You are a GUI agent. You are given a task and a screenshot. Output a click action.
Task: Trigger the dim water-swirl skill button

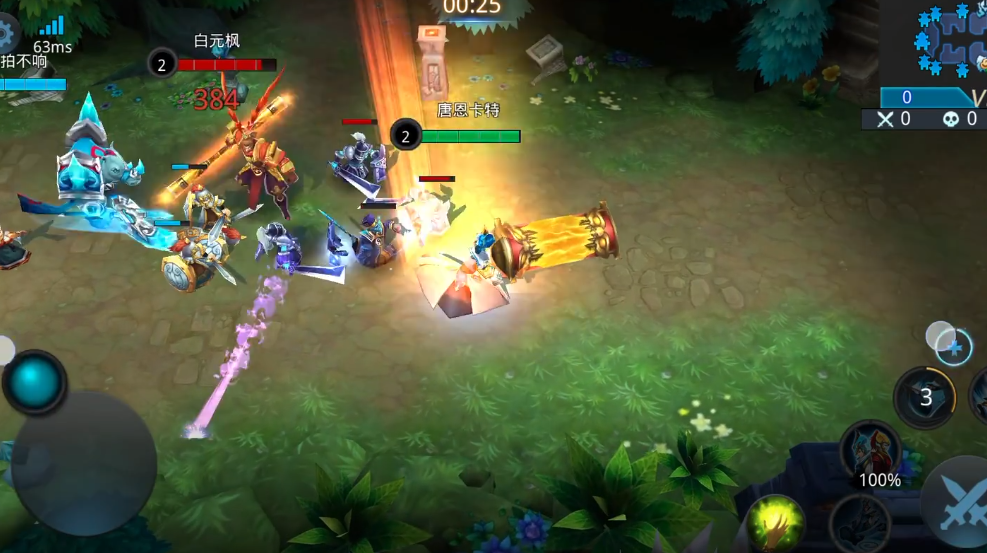[859, 524]
